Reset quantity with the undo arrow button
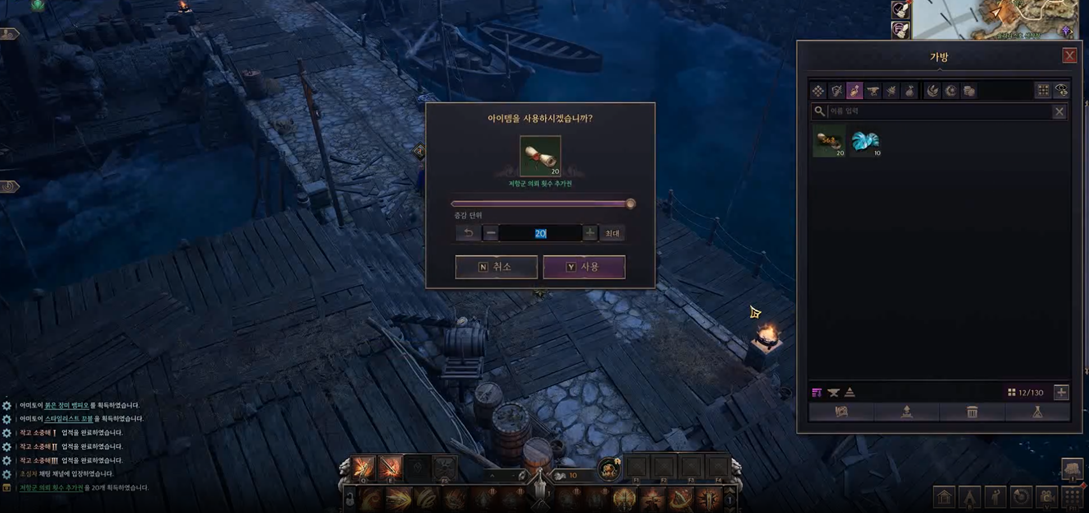1089x513 pixels. (467, 233)
